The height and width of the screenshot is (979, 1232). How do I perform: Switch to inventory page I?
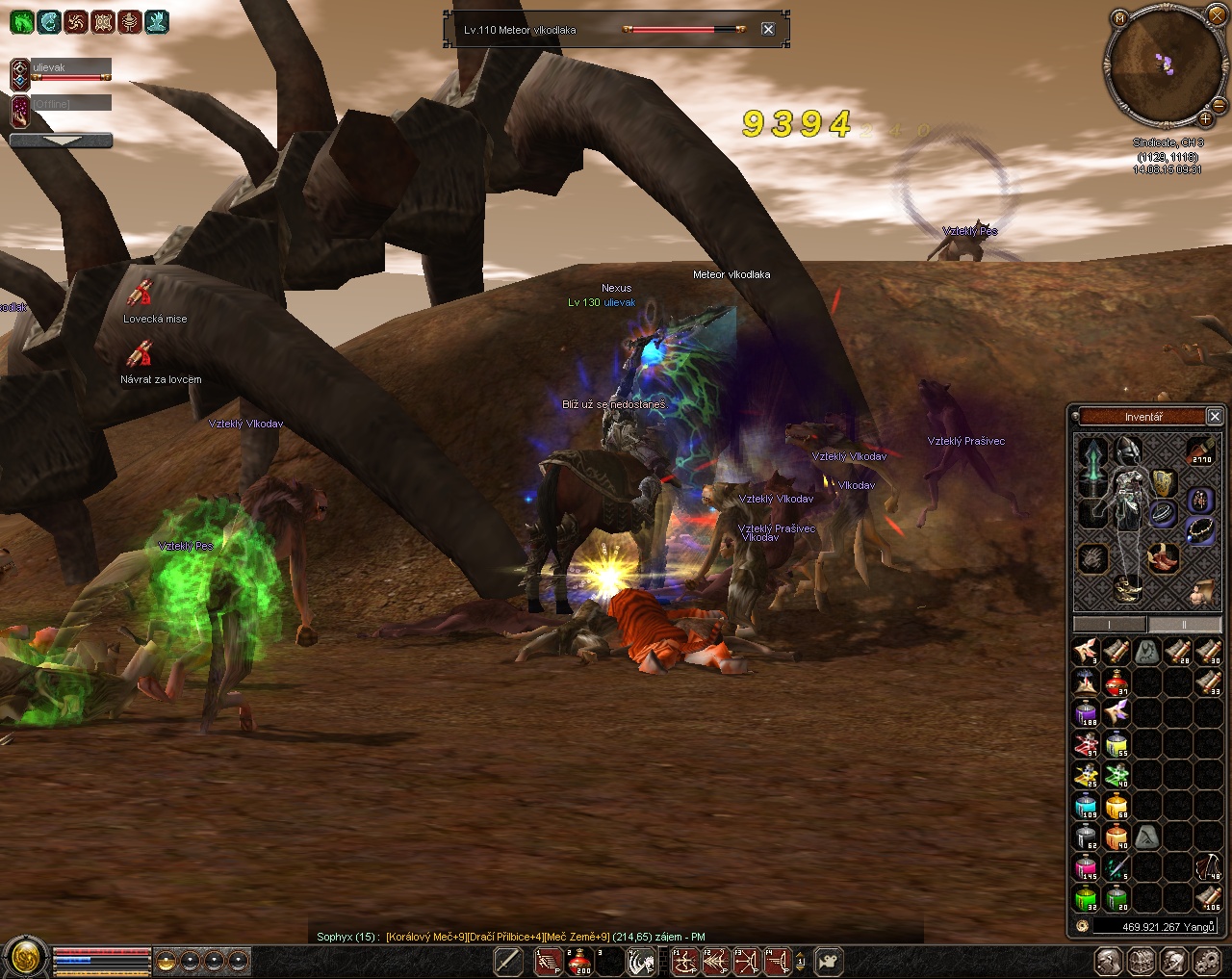(1110, 625)
